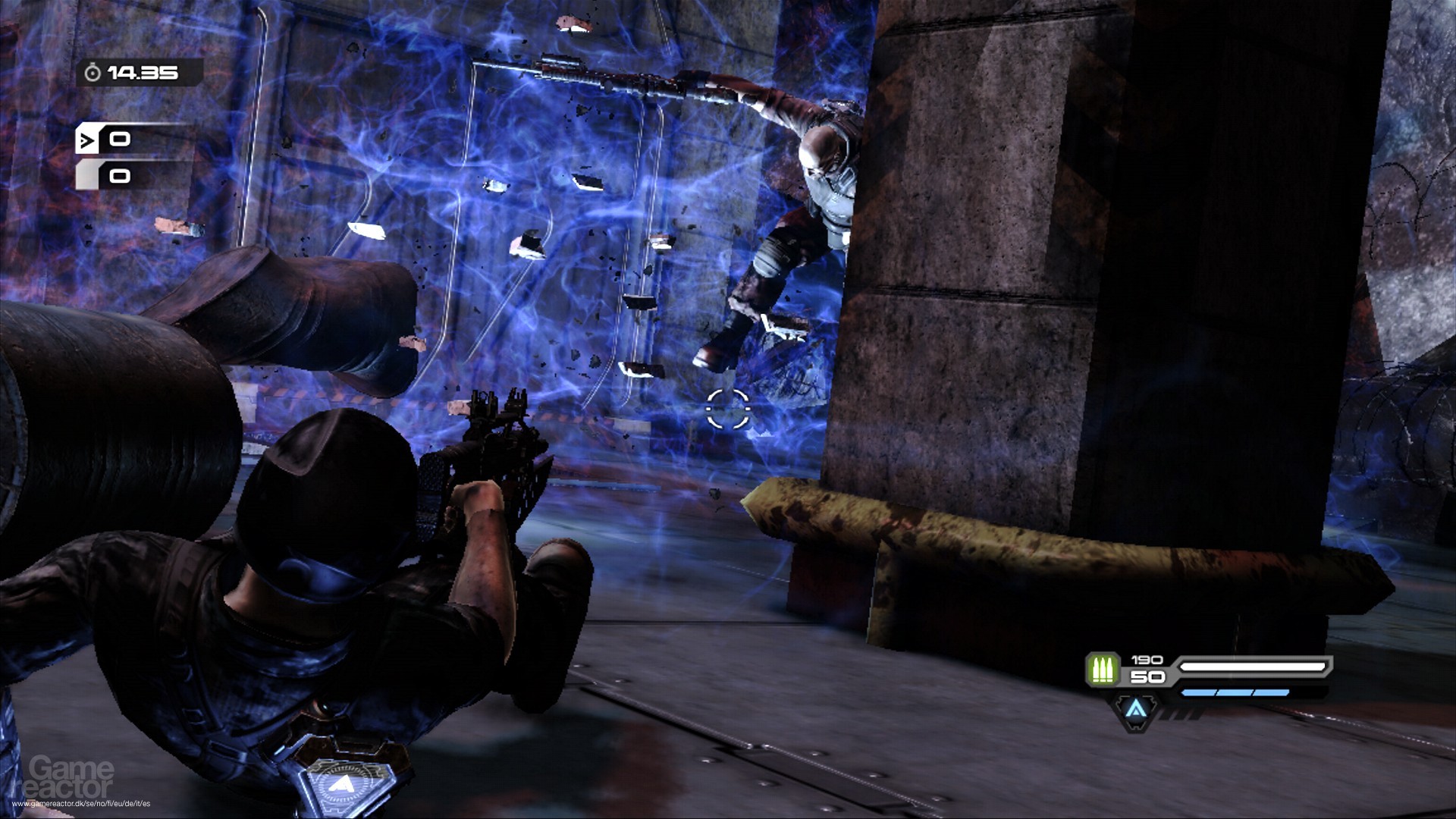Click the second score tab entry
The width and height of the screenshot is (1456, 819).
tap(118, 176)
